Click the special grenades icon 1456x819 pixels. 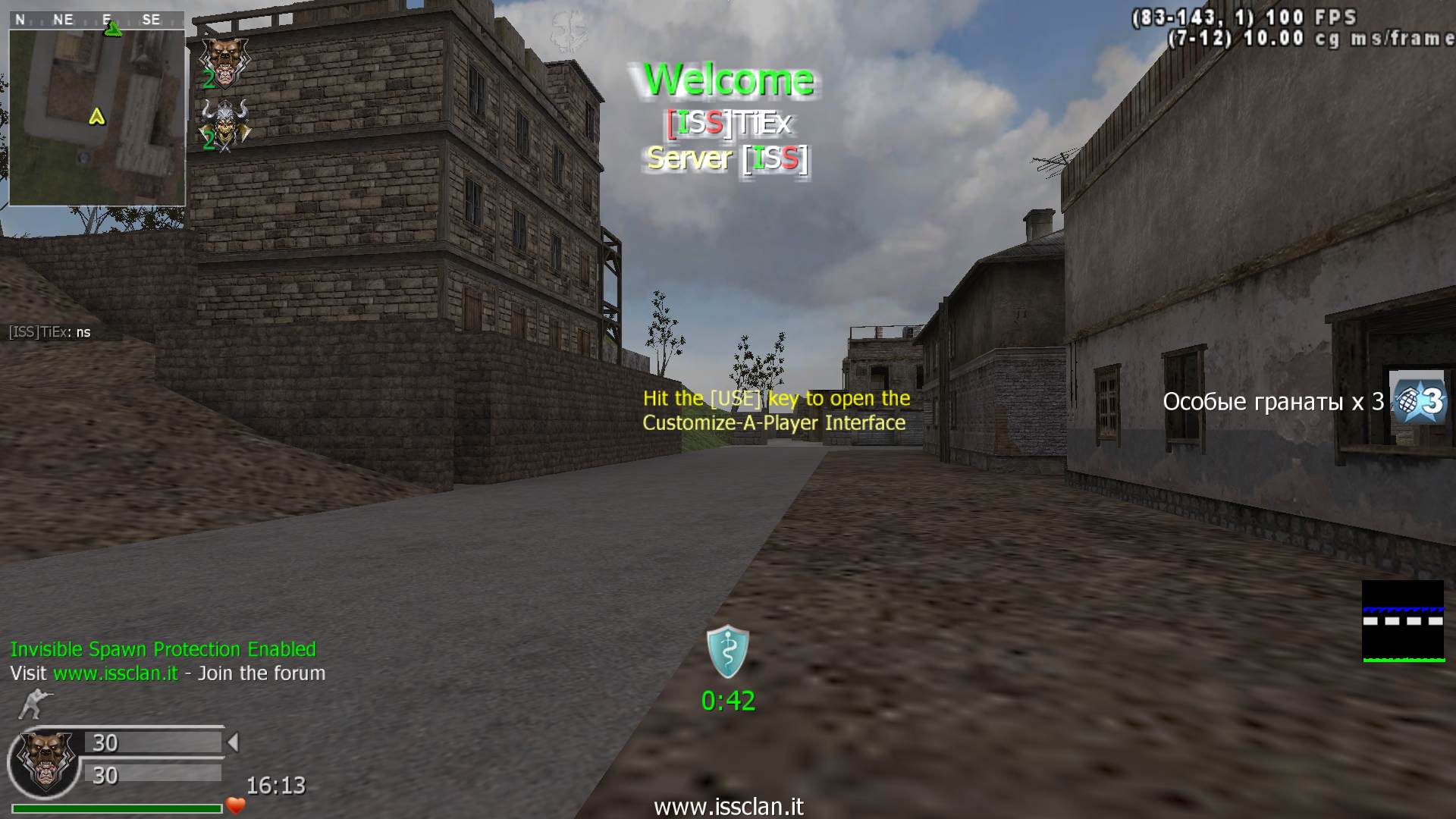1418,400
